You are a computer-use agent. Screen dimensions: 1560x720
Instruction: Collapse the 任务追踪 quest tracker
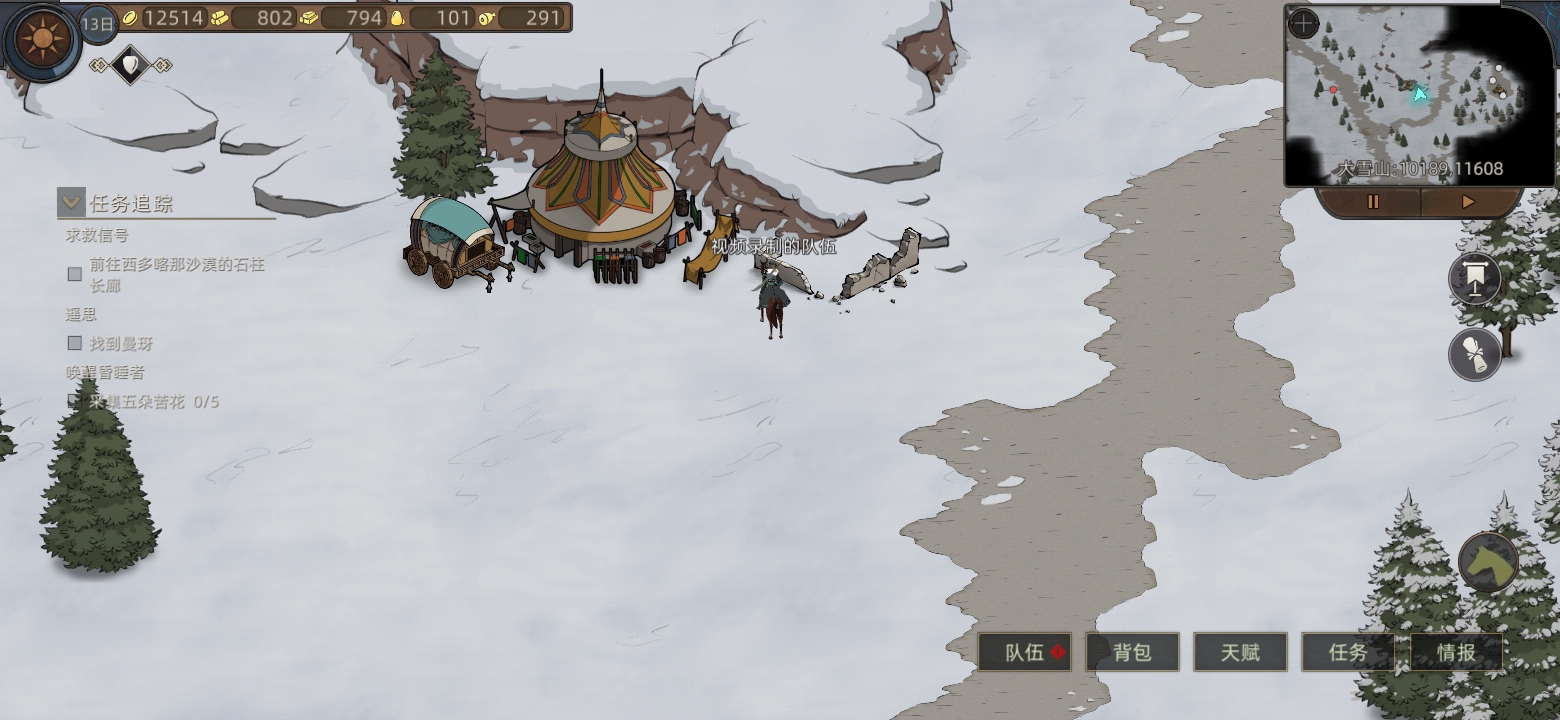[71, 203]
